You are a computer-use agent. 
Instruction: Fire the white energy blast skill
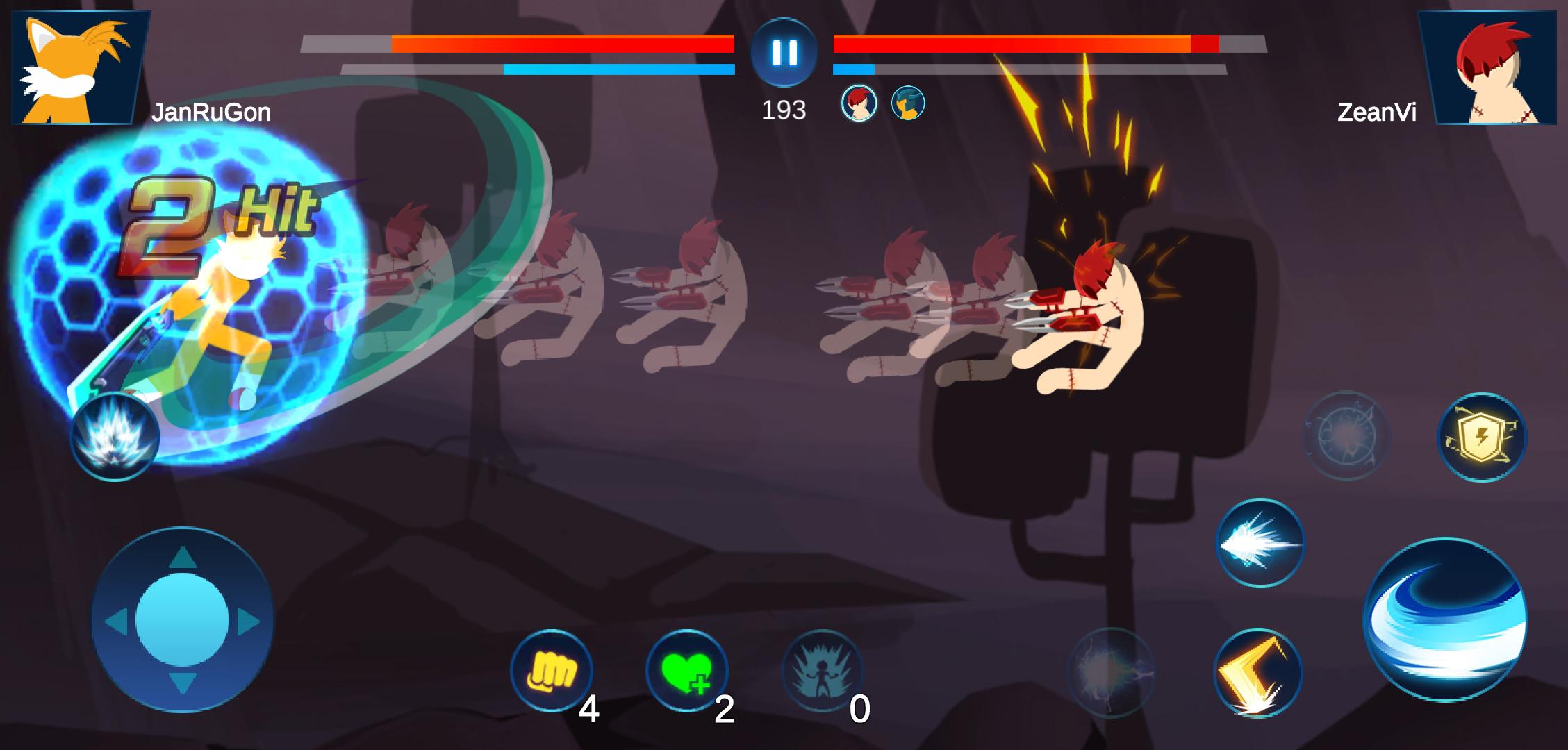tap(1260, 543)
